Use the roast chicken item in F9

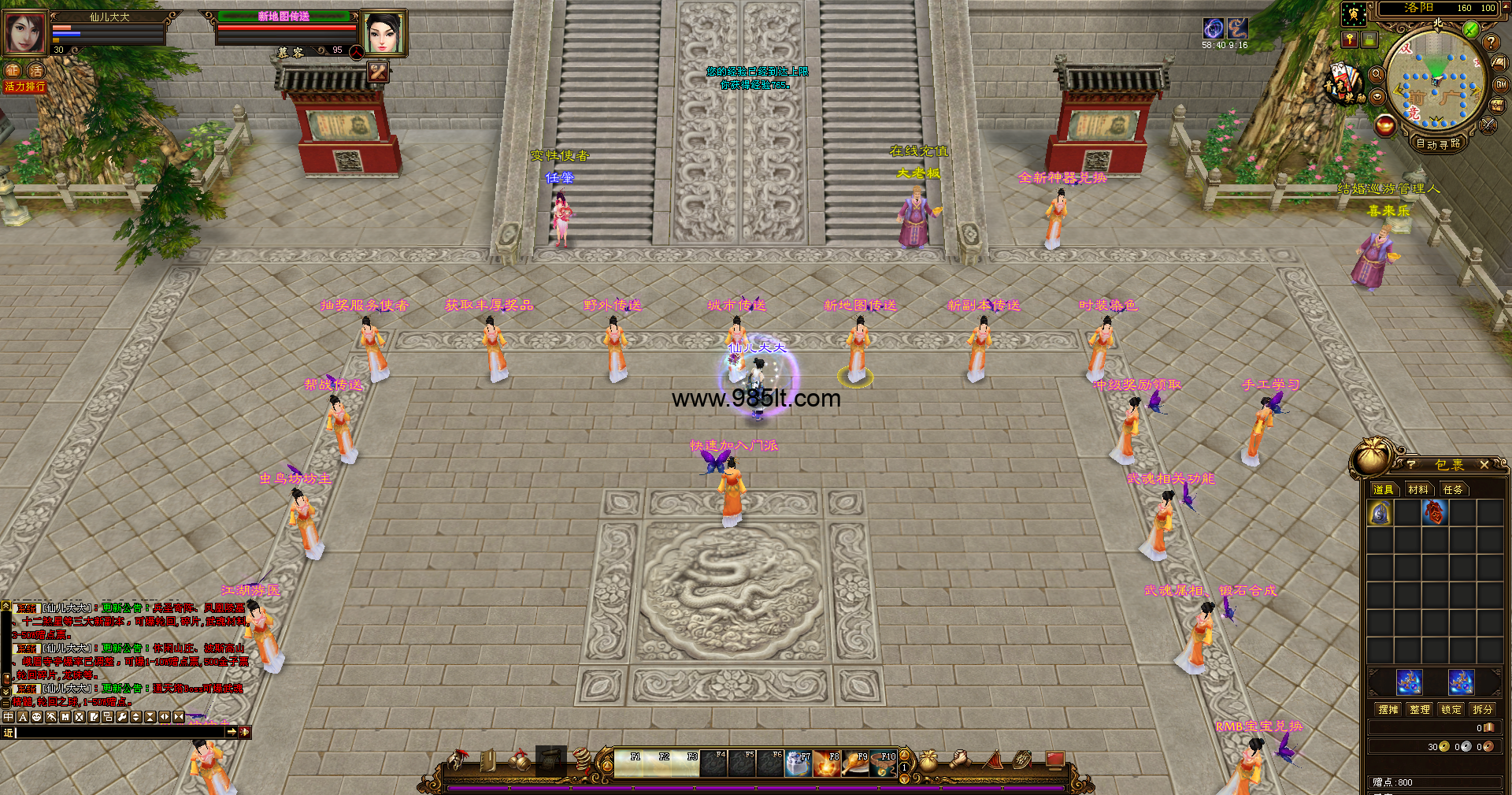[854, 763]
